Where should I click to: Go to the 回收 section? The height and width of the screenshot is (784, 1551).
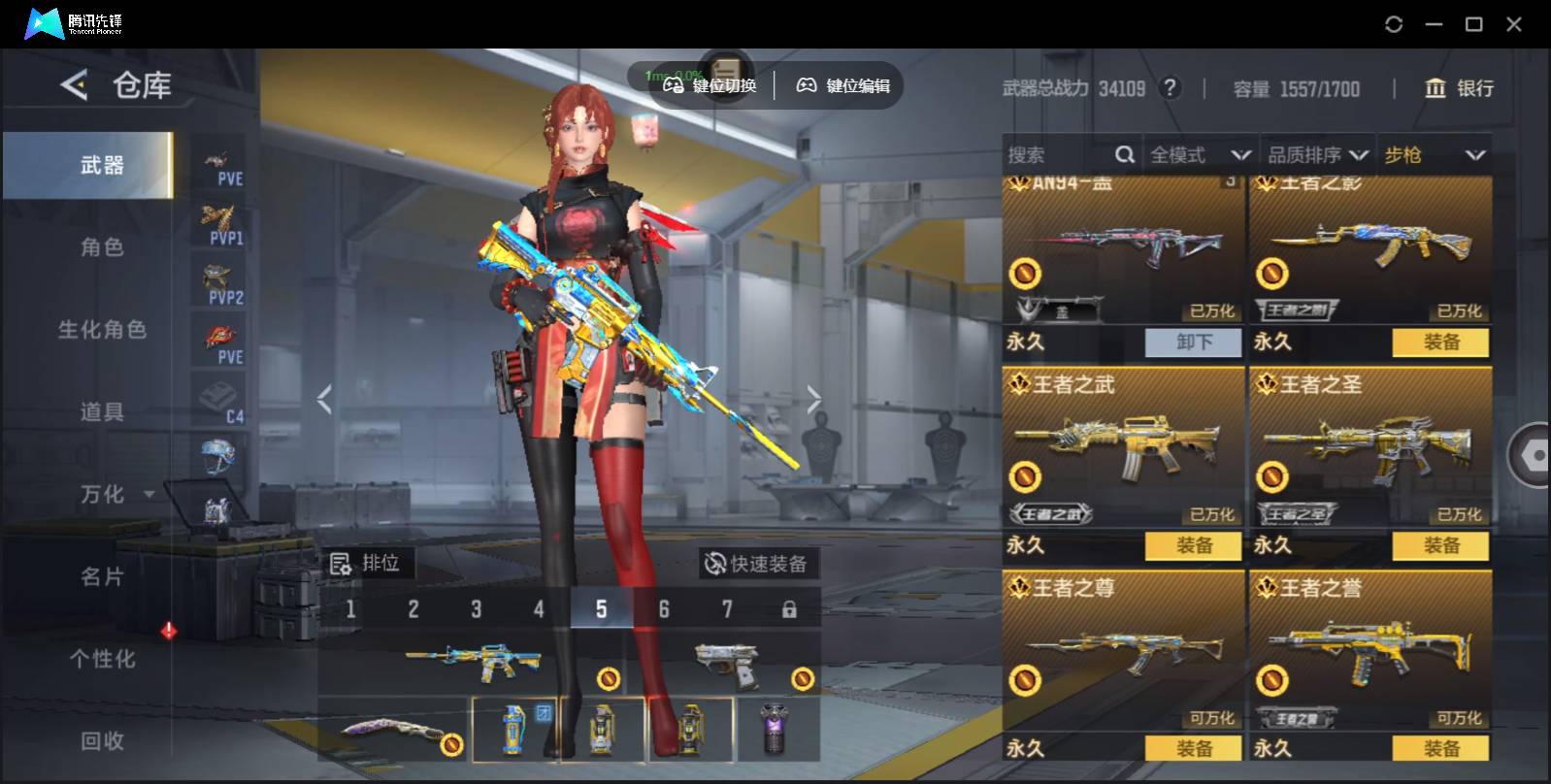pyautogui.click(x=102, y=741)
